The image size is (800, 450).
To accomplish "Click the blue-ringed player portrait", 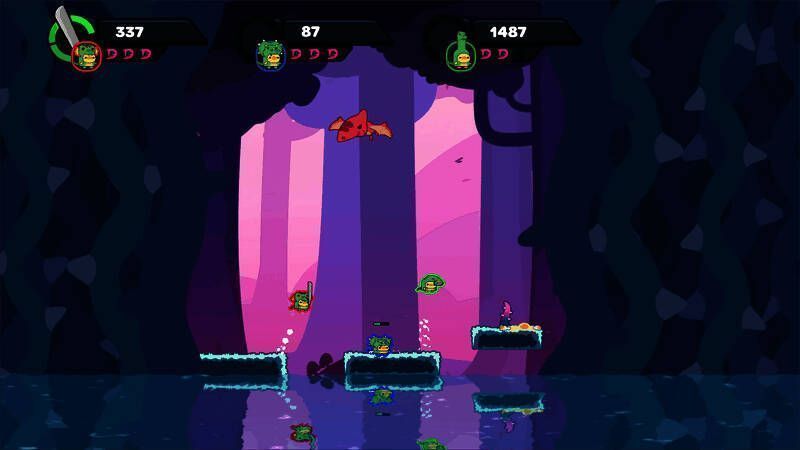I will tap(269, 55).
